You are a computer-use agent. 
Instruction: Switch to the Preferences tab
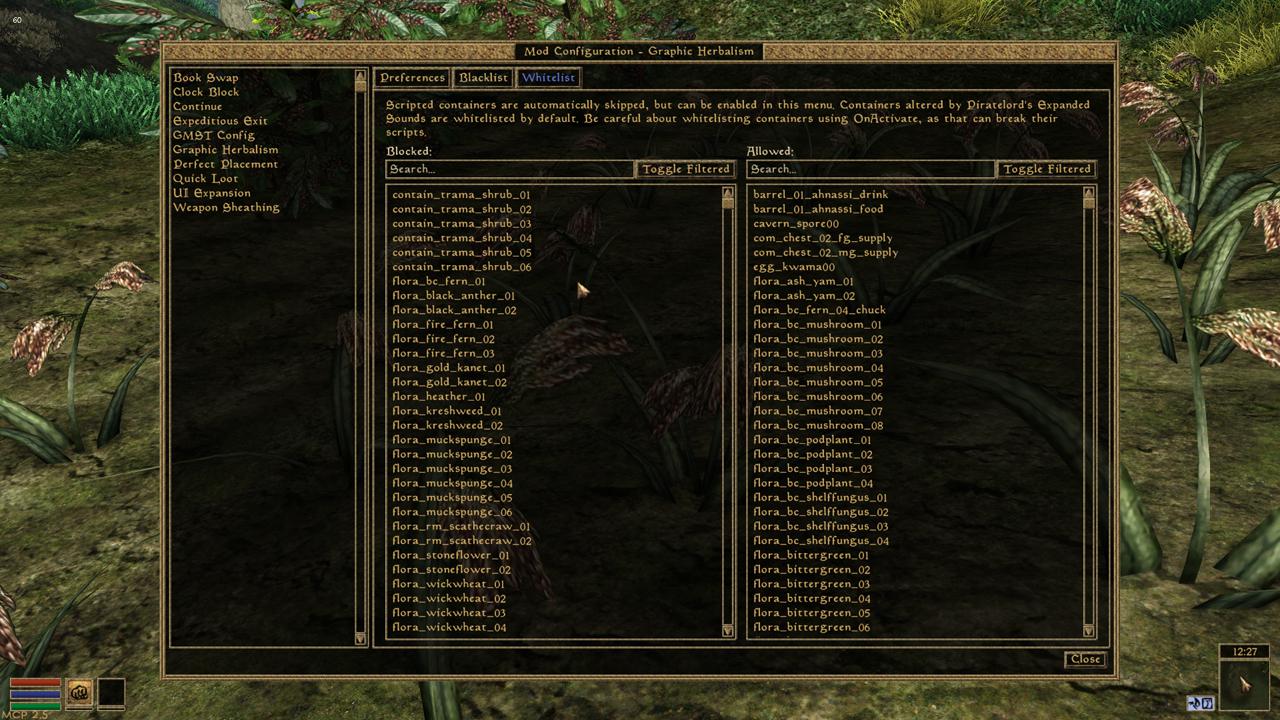point(412,78)
